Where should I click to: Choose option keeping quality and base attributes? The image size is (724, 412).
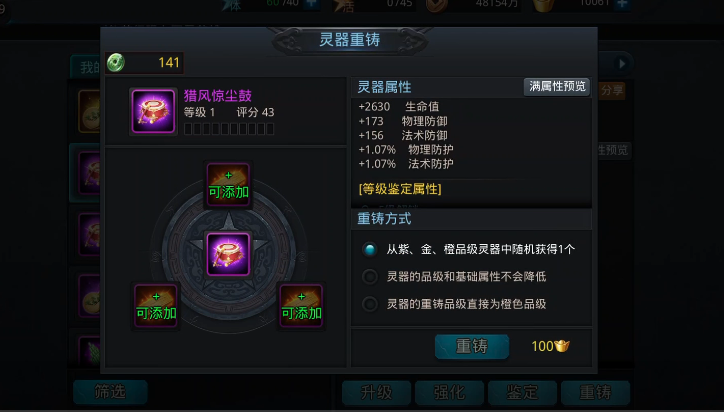370,277
